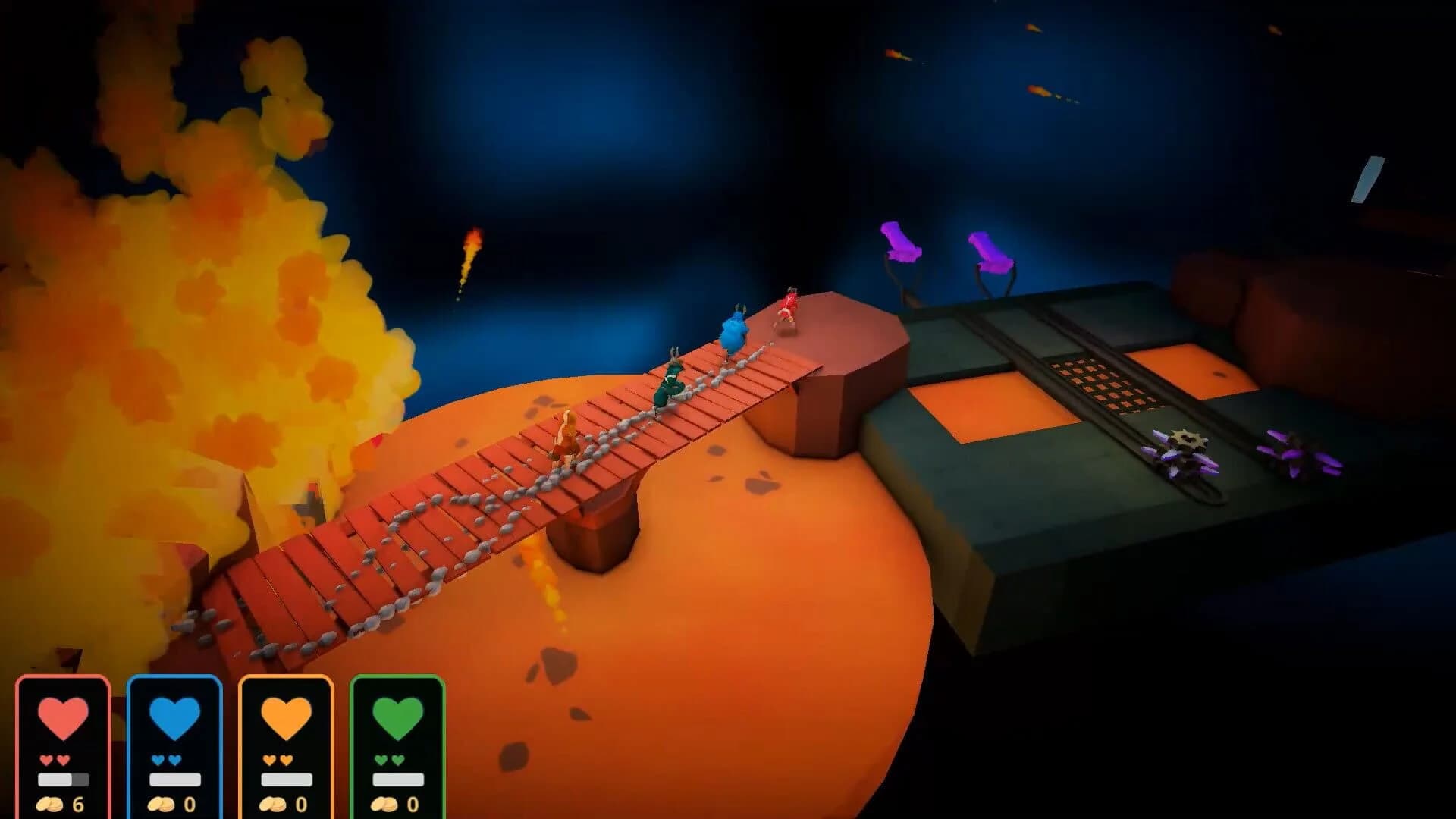Select the coin icon showing 6 coins
Image resolution: width=1456 pixels, height=819 pixels.
pos(52,802)
